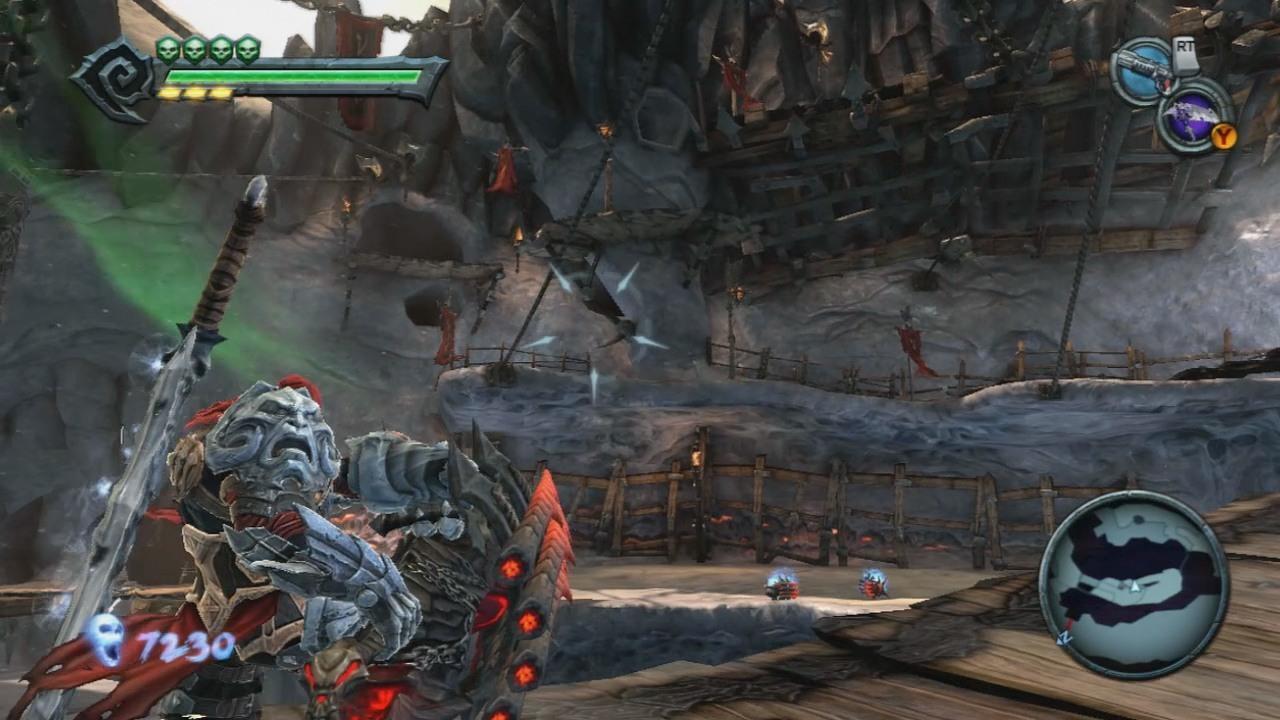Click the green health gauge

(x=290, y=73)
